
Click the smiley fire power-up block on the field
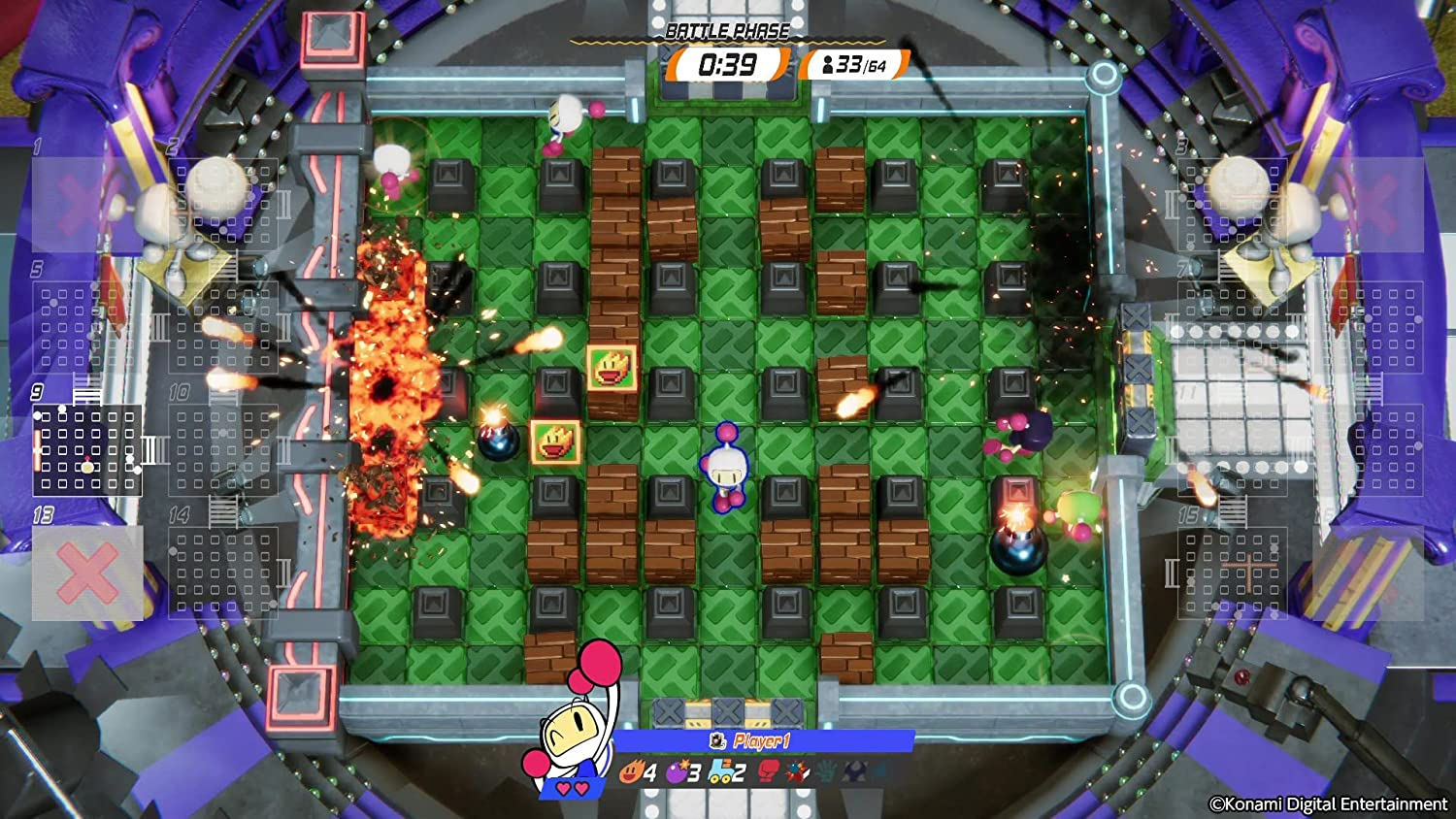pos(612,367)
